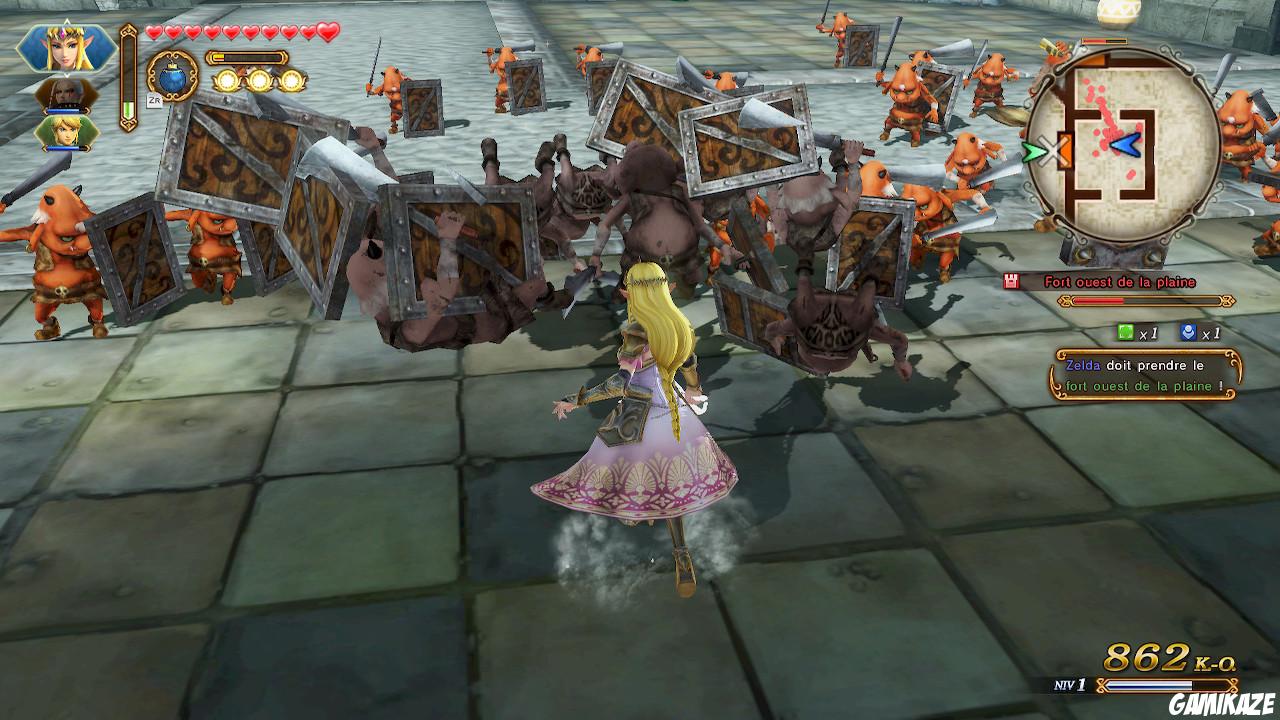Select the green item icon showing x1
This screenshot has height=720, width=1280.
[x=1128, y=333]
